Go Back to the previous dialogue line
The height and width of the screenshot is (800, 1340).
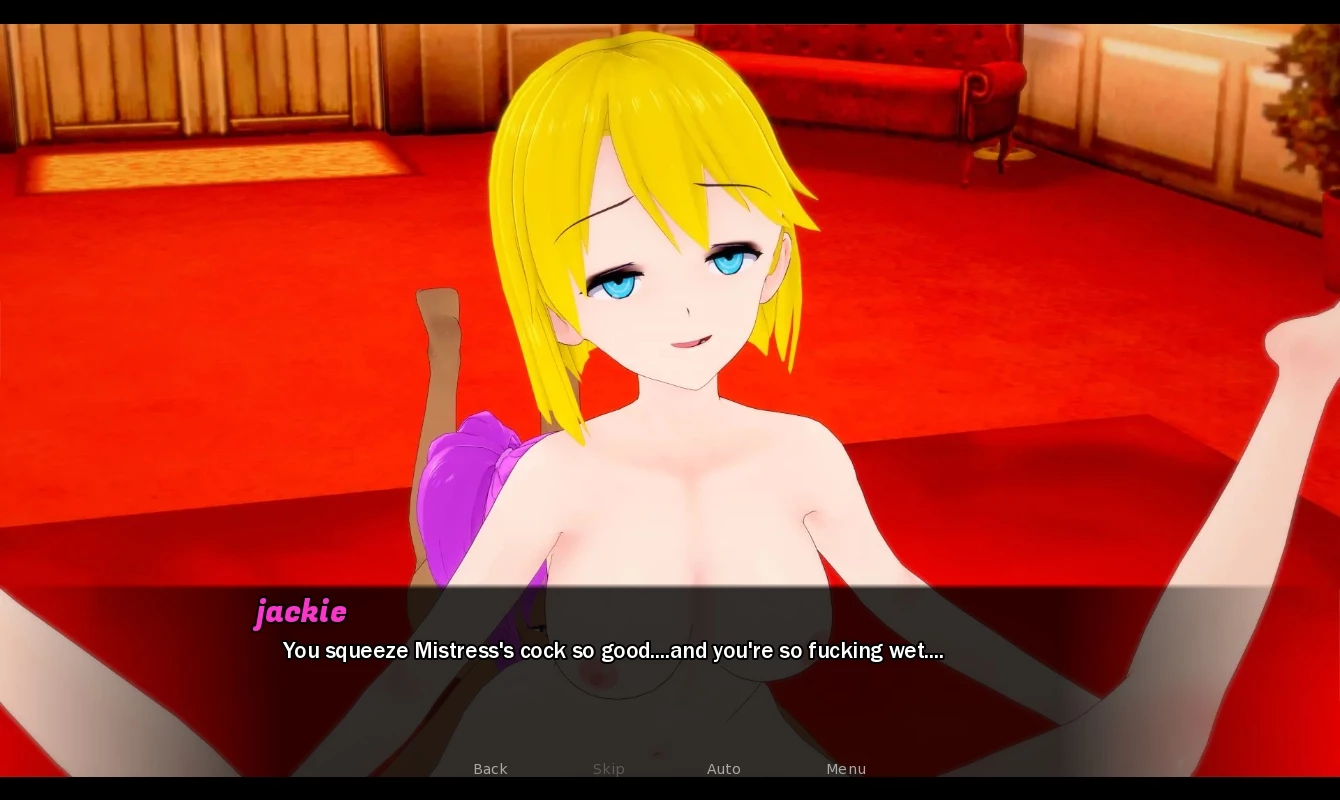tap(490, 769)
